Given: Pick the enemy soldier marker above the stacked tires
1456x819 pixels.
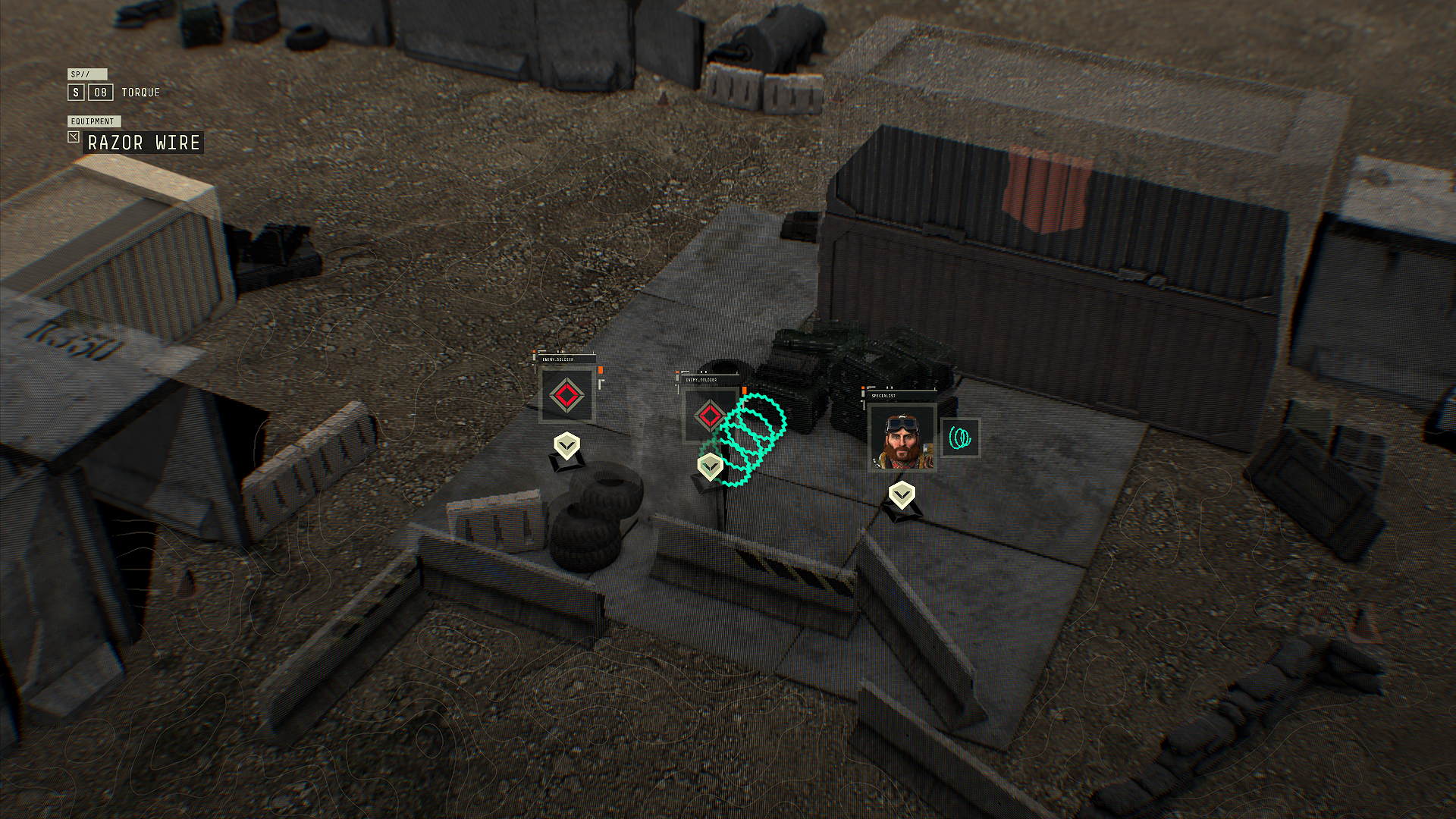Looking at the screenshot, I should click(x=566, y=395).
